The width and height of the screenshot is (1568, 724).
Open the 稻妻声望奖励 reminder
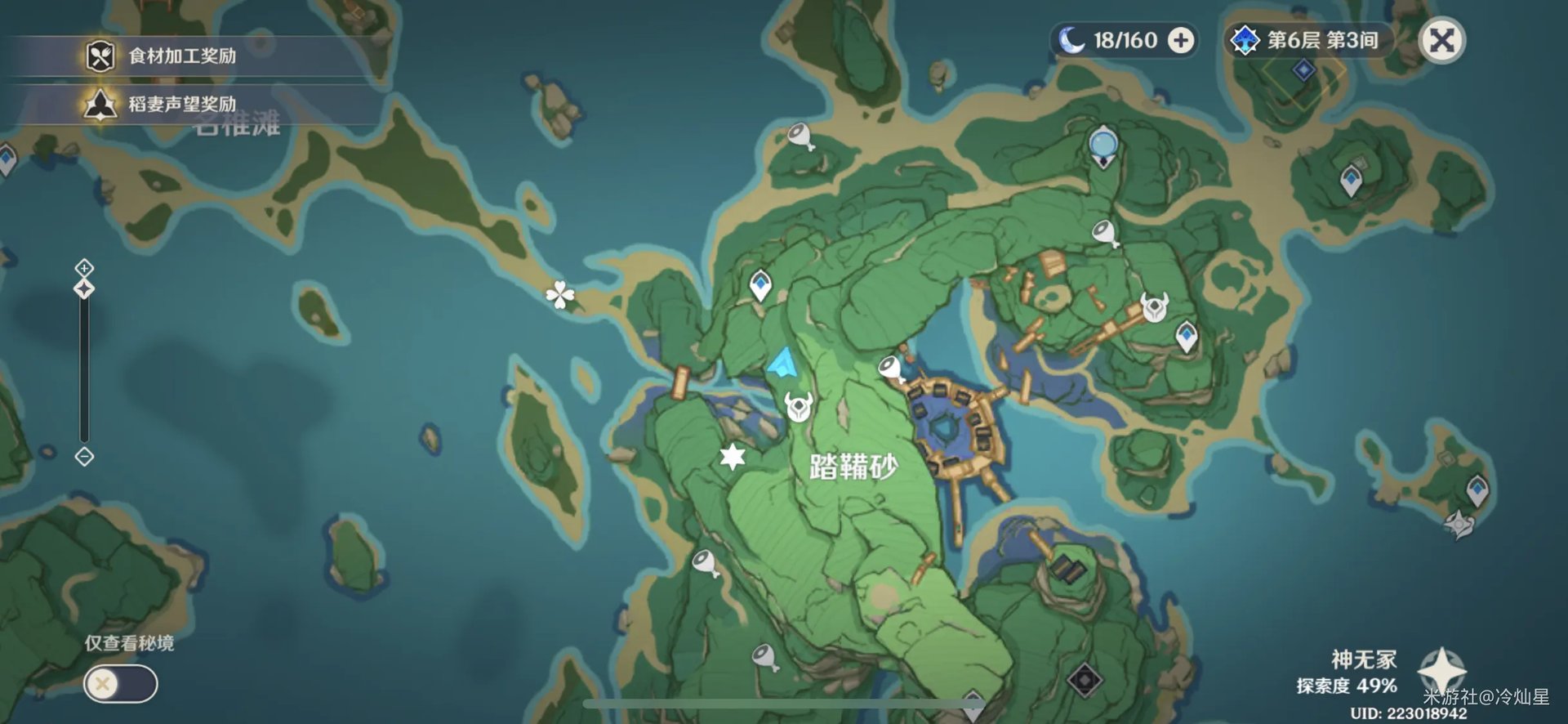click(181, 105)
